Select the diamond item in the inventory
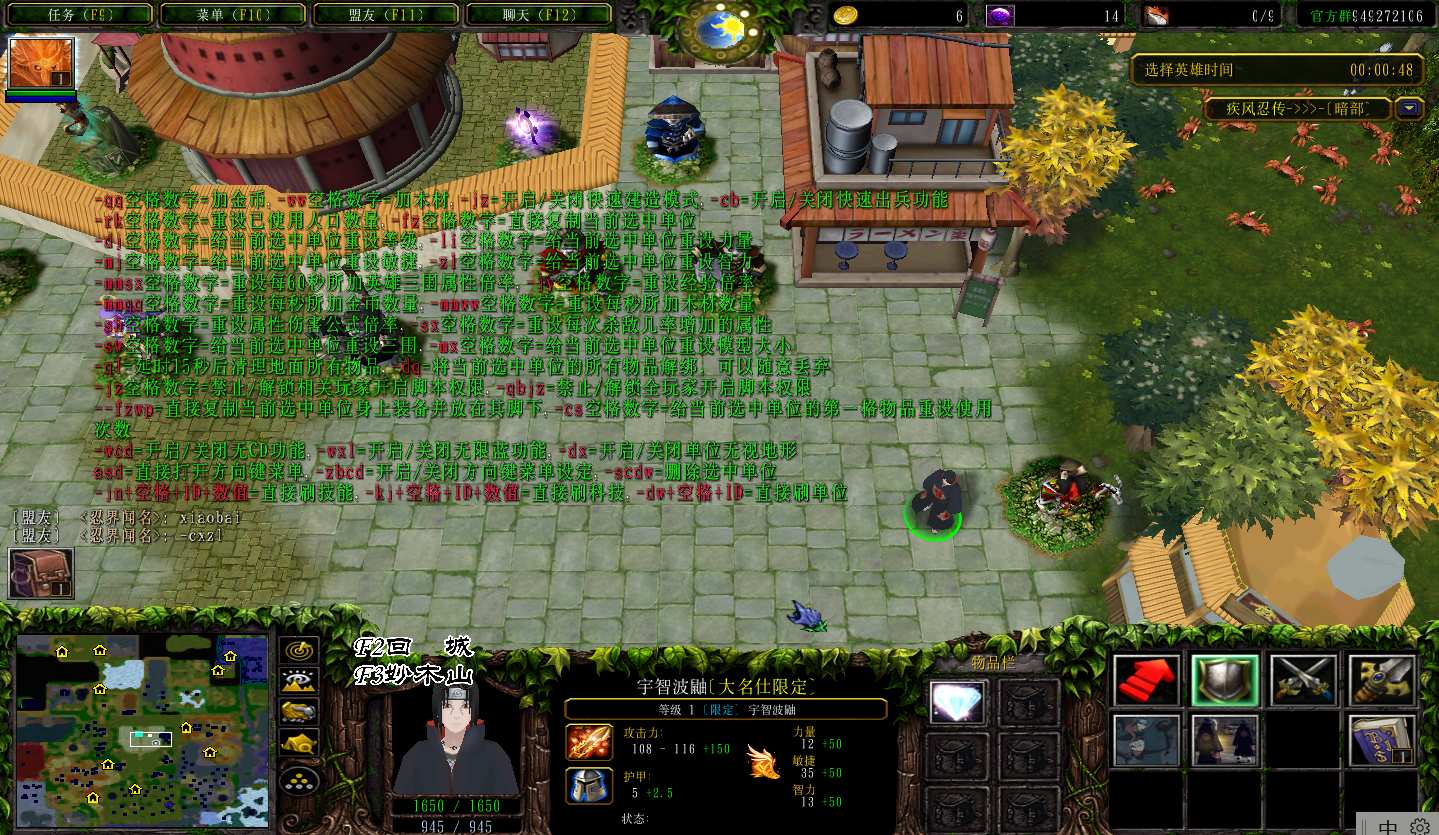 pos(957,702)
